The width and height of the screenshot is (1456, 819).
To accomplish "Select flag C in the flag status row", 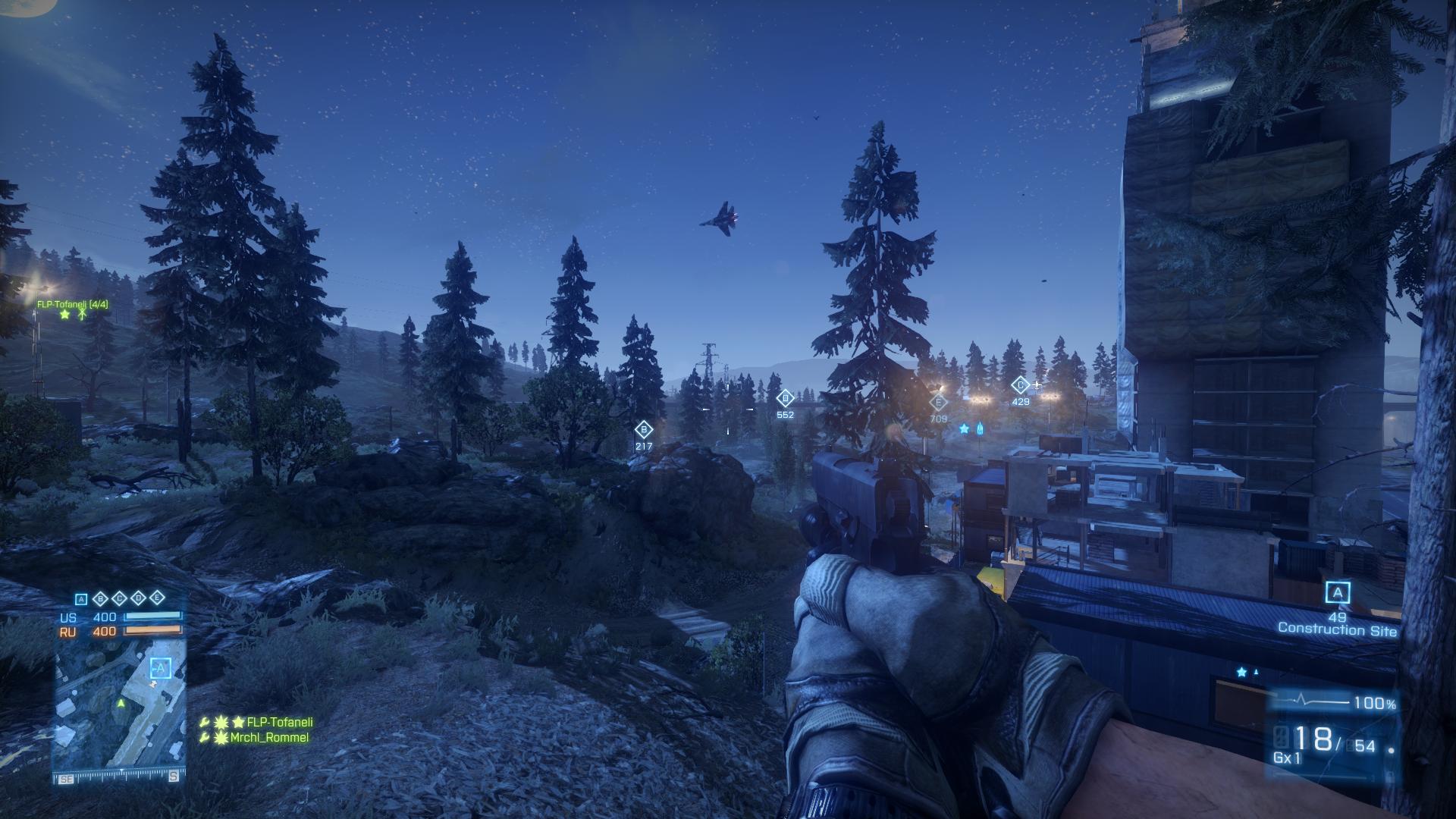I will [x=120, y=598].
